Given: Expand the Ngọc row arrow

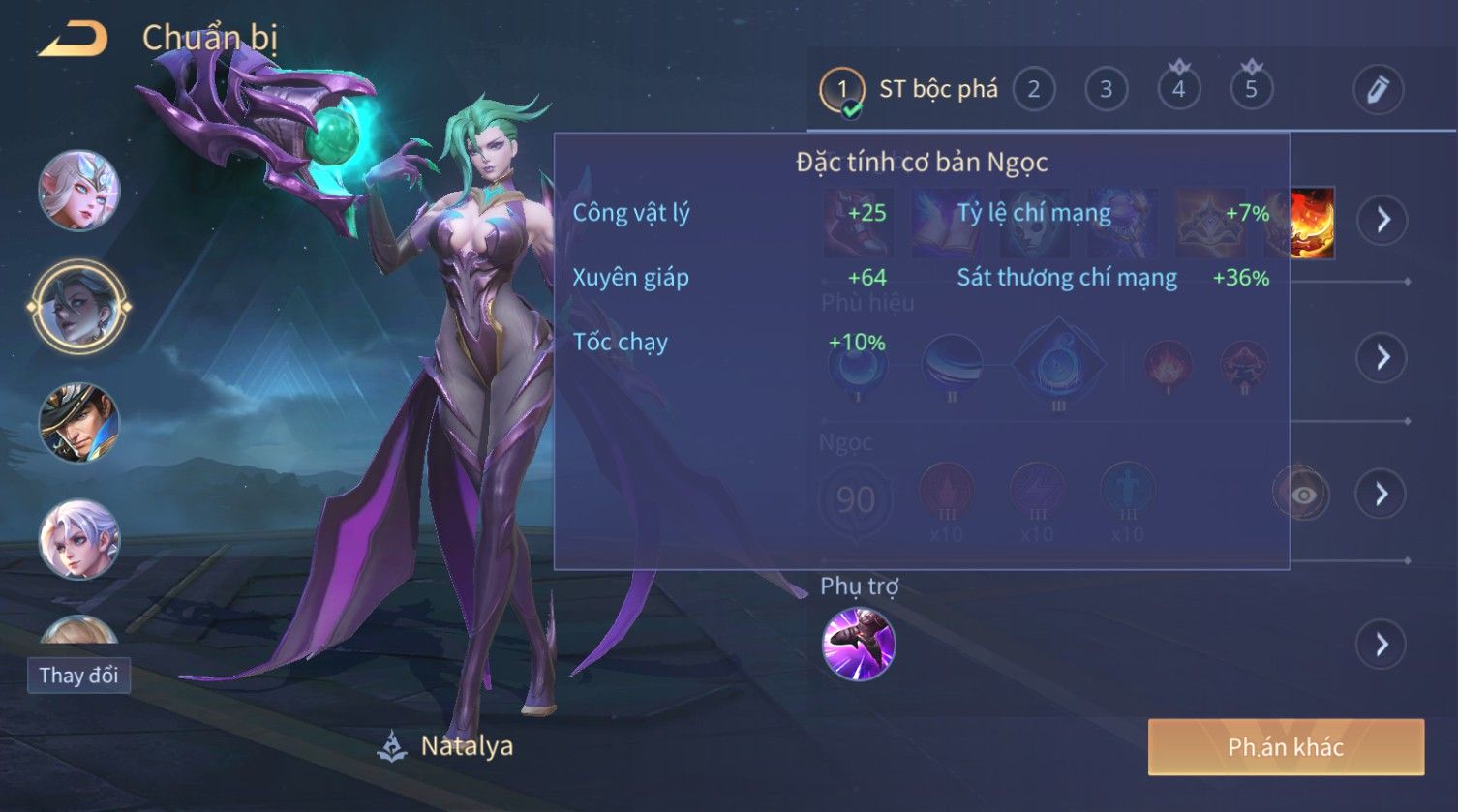Looking at the screenshot, I should (x=1382, y=495).
